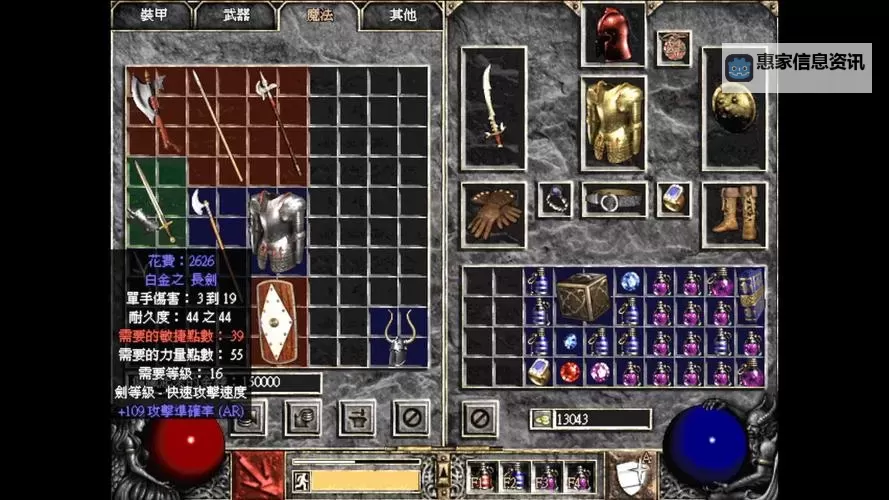
Task: Click the repair hammer-and-anvil button
Action: 356,417
